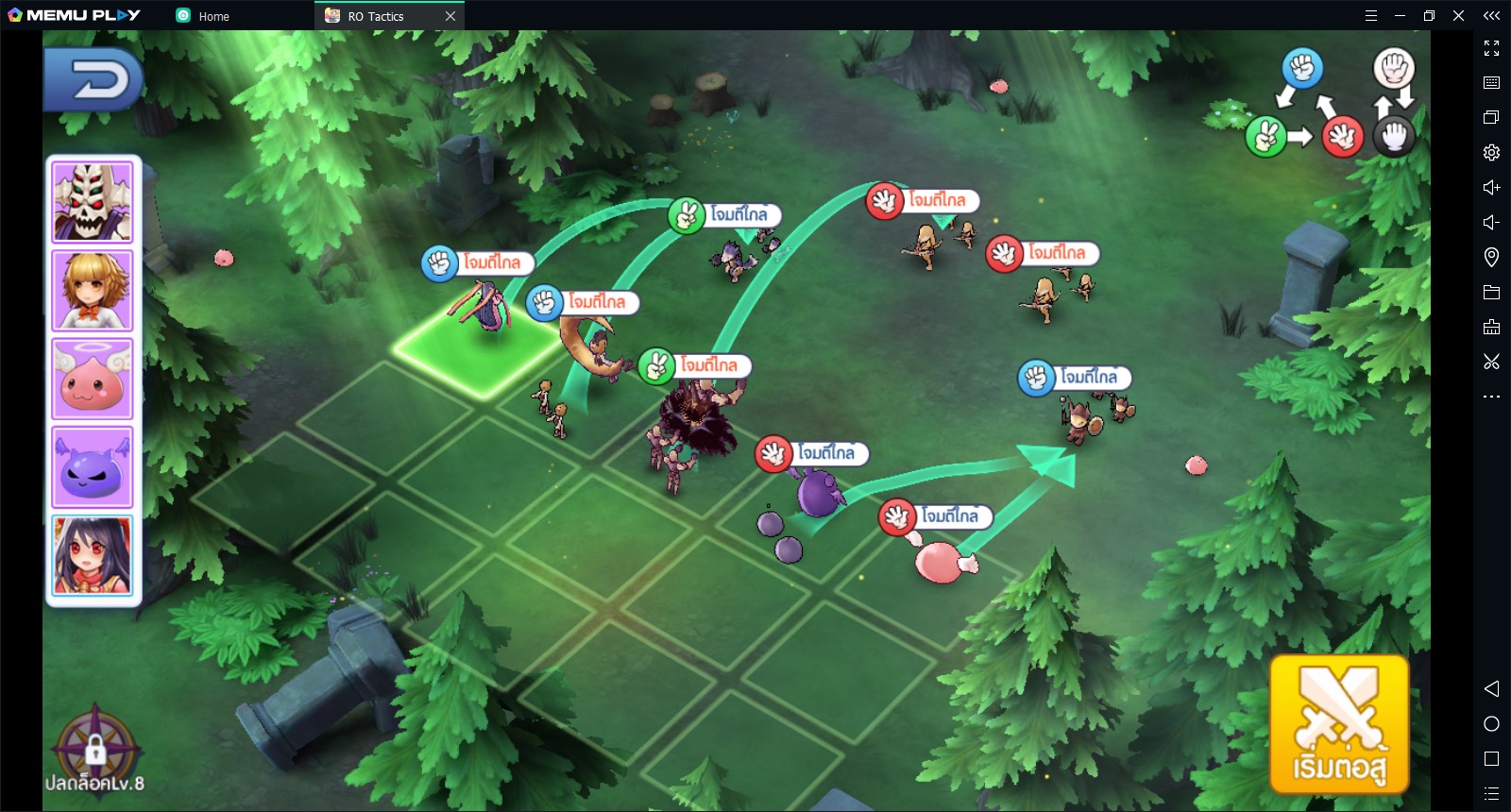Image resolution: width=1511 pixels, height=812 pixels.
Task: Open the three-dot more tools menu
Action: click(1492, 394)
